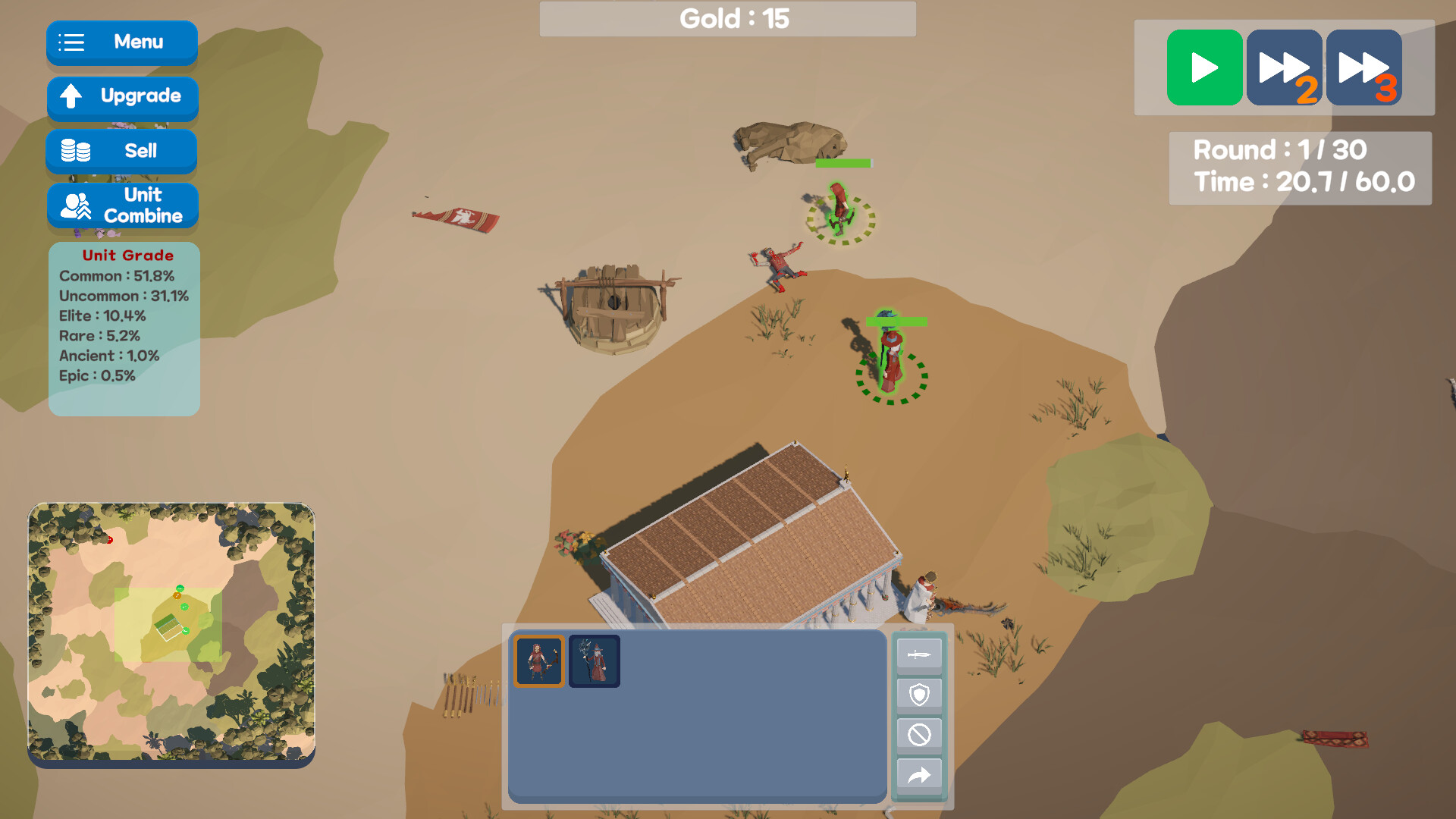The height and width of the screenshot is (819, 1456).
Task: Click the shield defend command icon
Action: click(x=918, y=694)
